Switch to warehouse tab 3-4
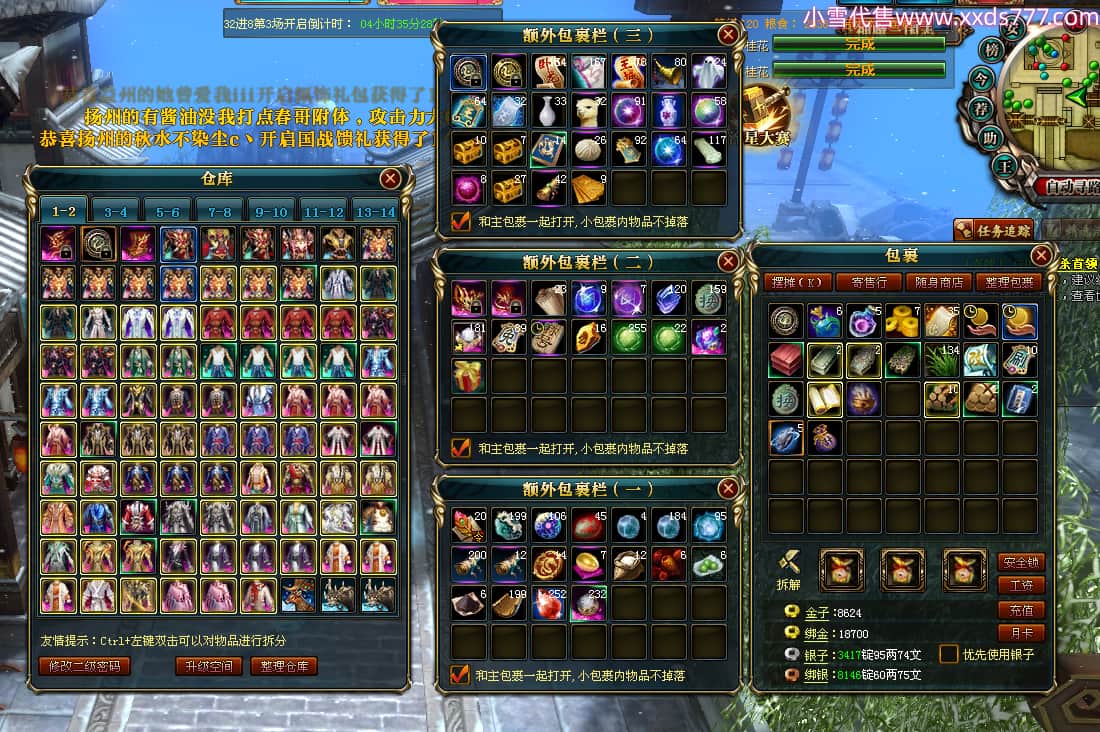 click(116, 211)
